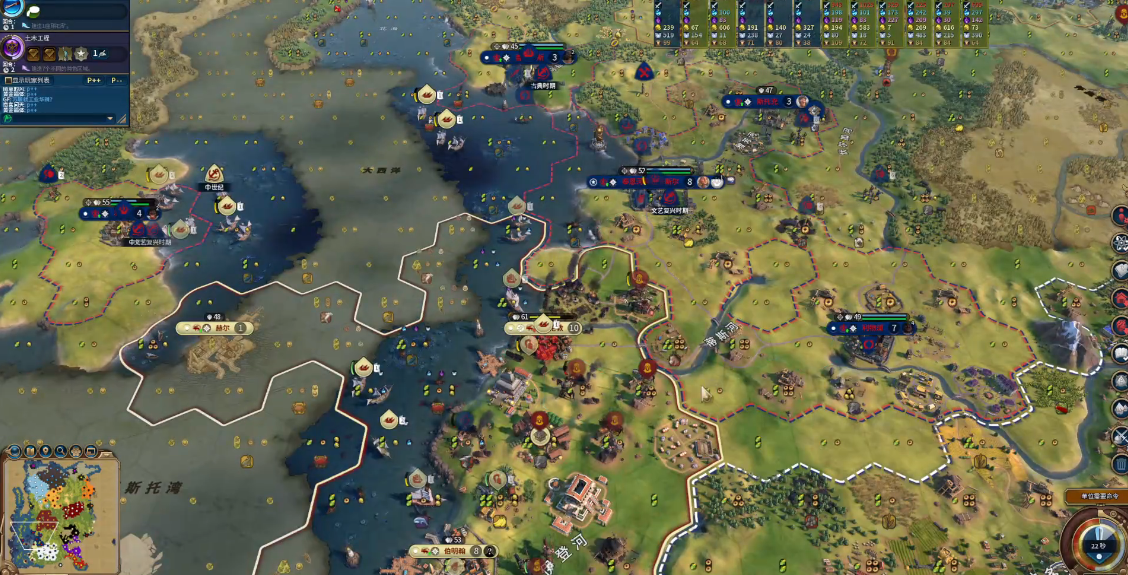Open the crossed swords notification icon
1128x575 pixels.
1120,436
